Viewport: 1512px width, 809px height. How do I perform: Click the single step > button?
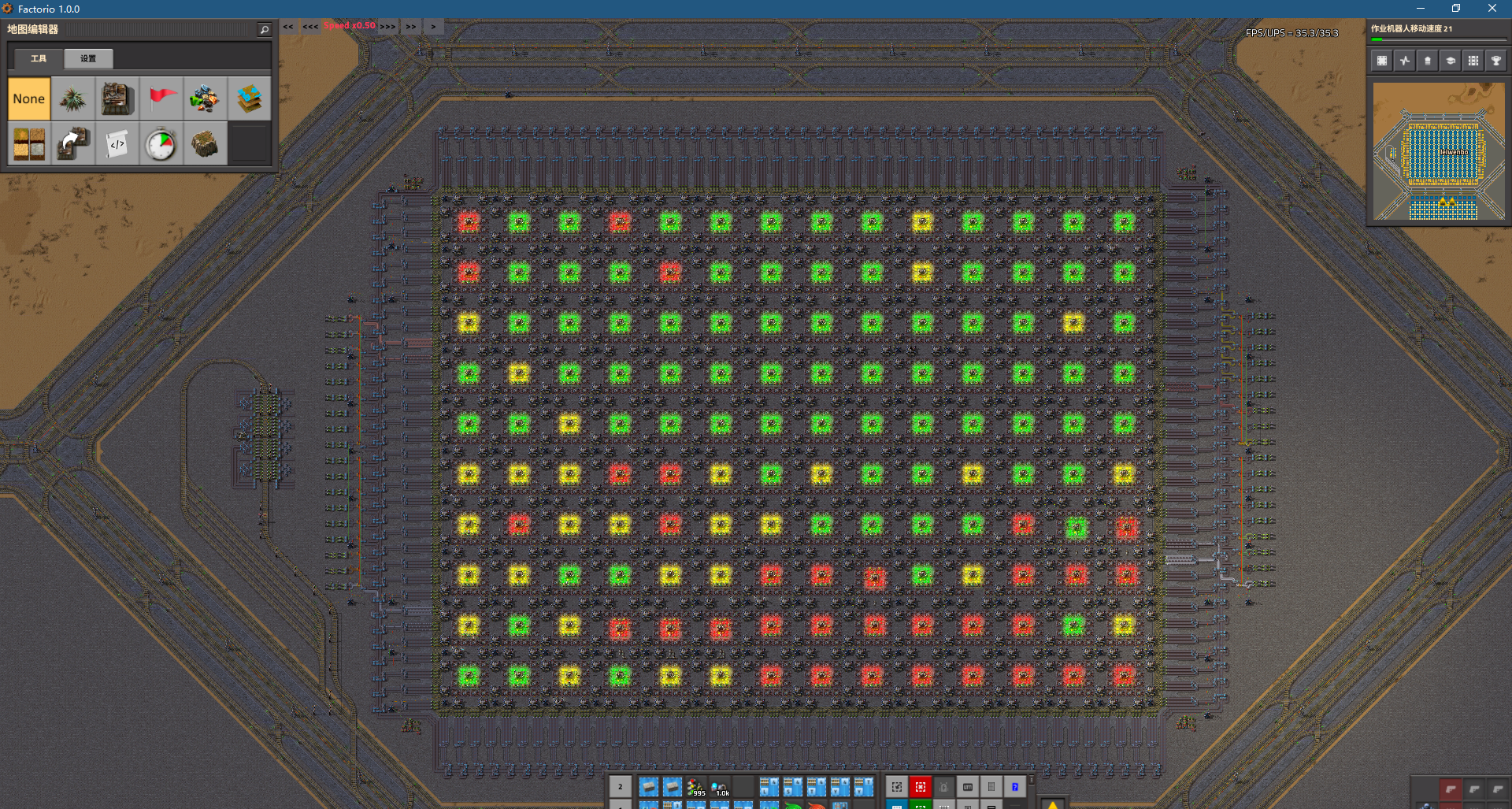pyautogui.click(x=433, y=26)
